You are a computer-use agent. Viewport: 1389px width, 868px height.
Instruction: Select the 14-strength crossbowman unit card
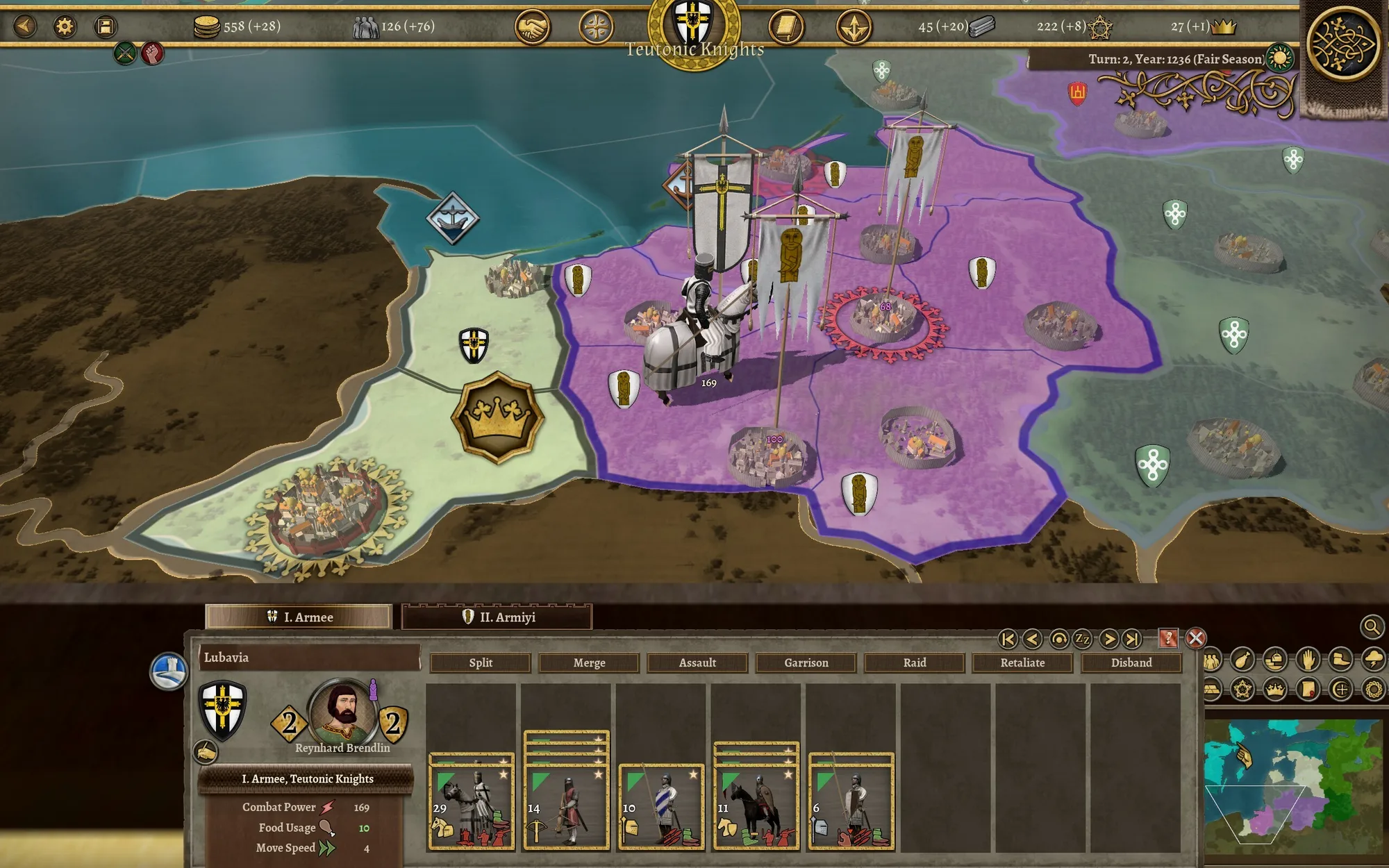click(x=566, y=806)
